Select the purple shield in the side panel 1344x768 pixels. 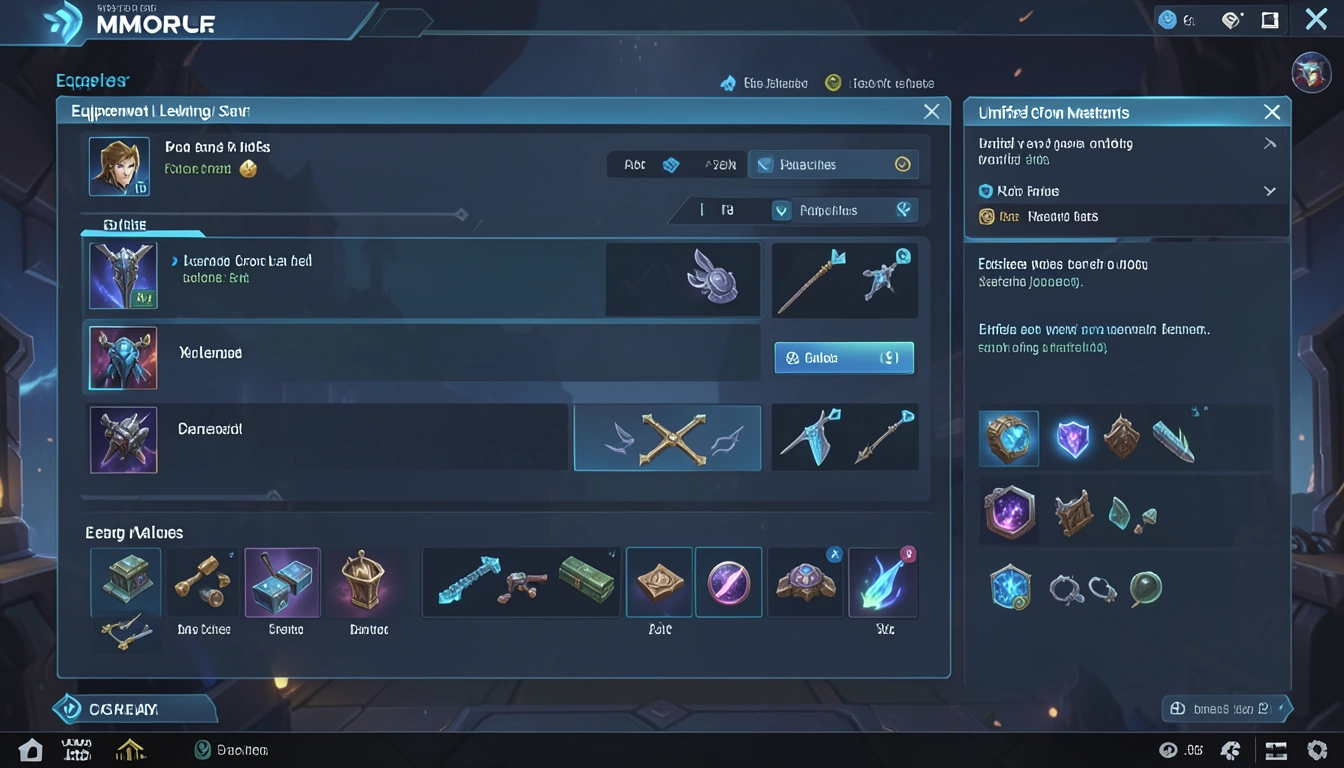(x=1072, y=438)
